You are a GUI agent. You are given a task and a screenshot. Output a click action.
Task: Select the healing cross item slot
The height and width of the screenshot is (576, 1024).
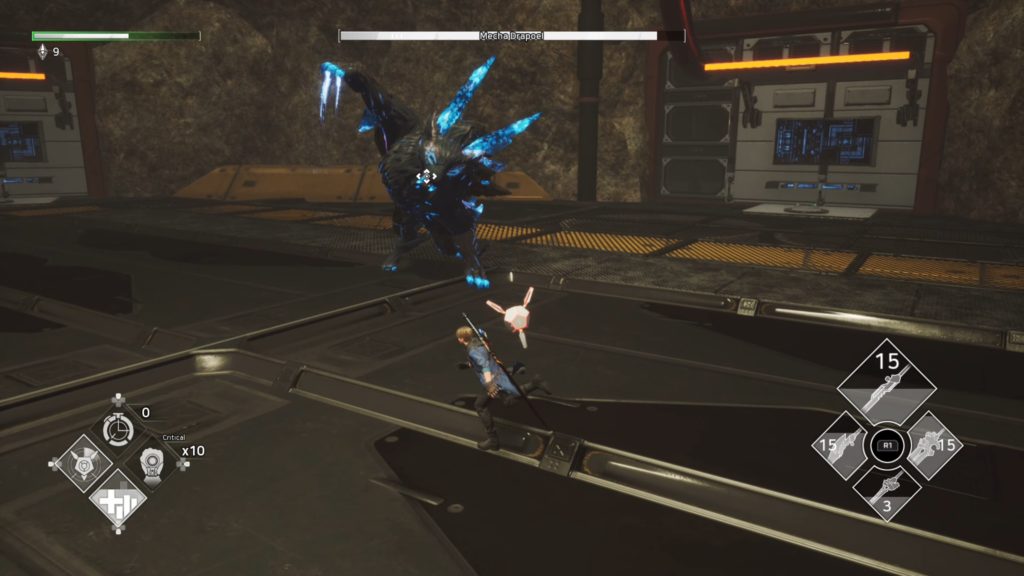click(x=117, y=498)
